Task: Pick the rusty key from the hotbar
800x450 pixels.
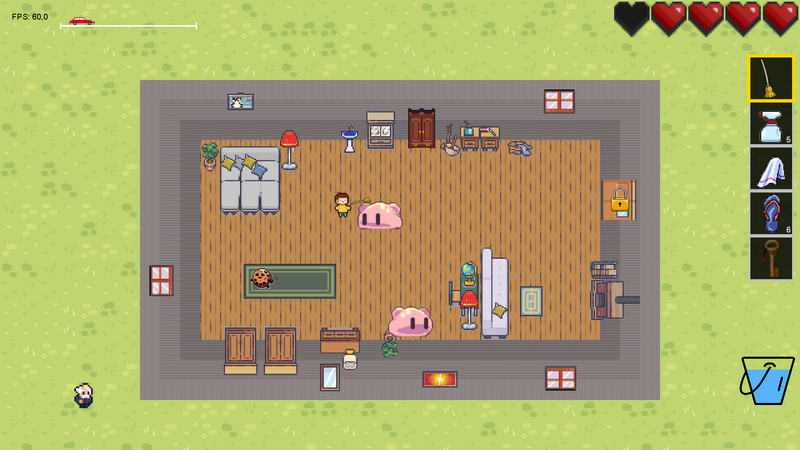Action: [x=771, y=258]
